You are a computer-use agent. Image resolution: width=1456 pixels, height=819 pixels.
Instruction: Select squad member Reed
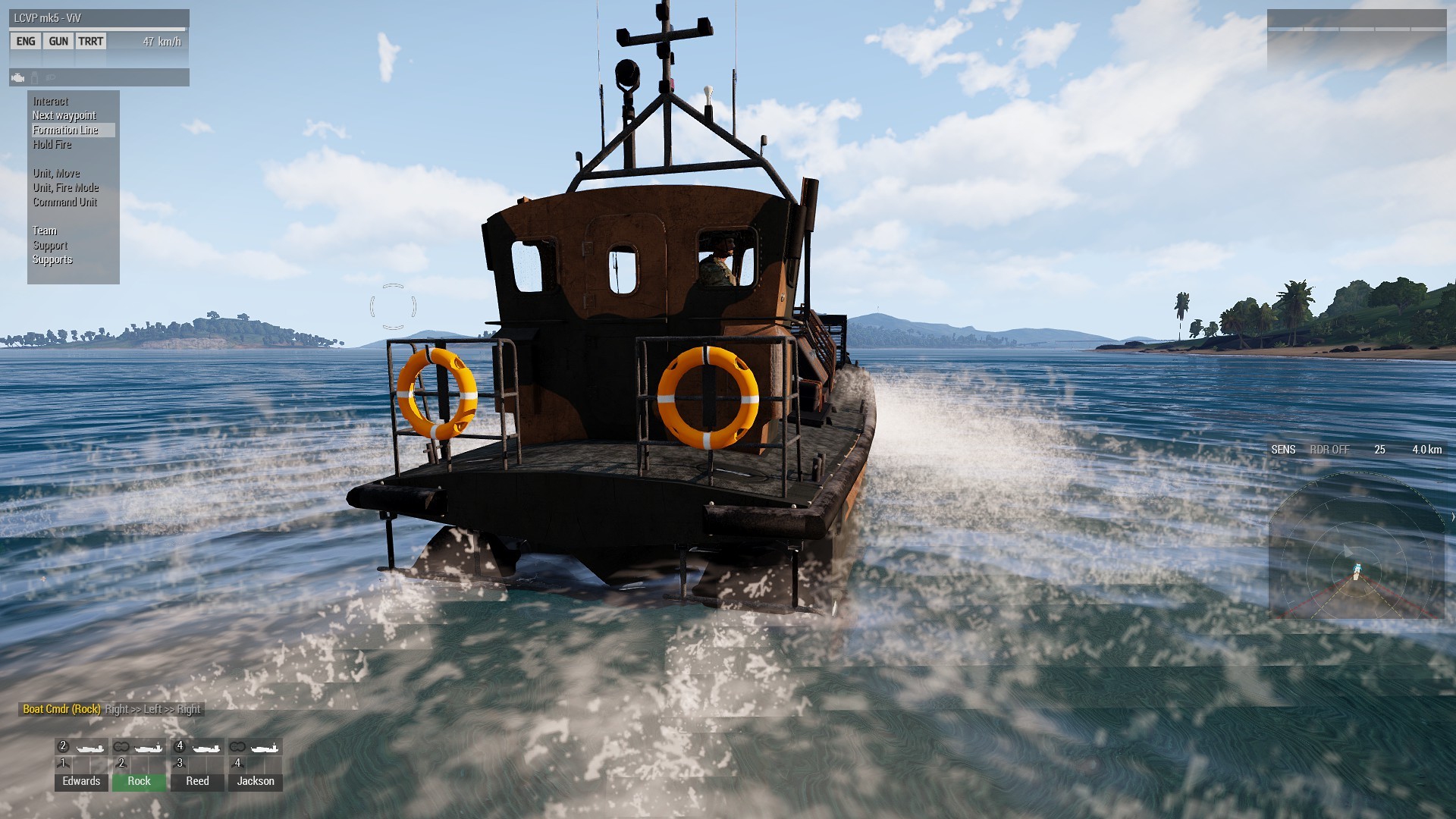(197, 781)
